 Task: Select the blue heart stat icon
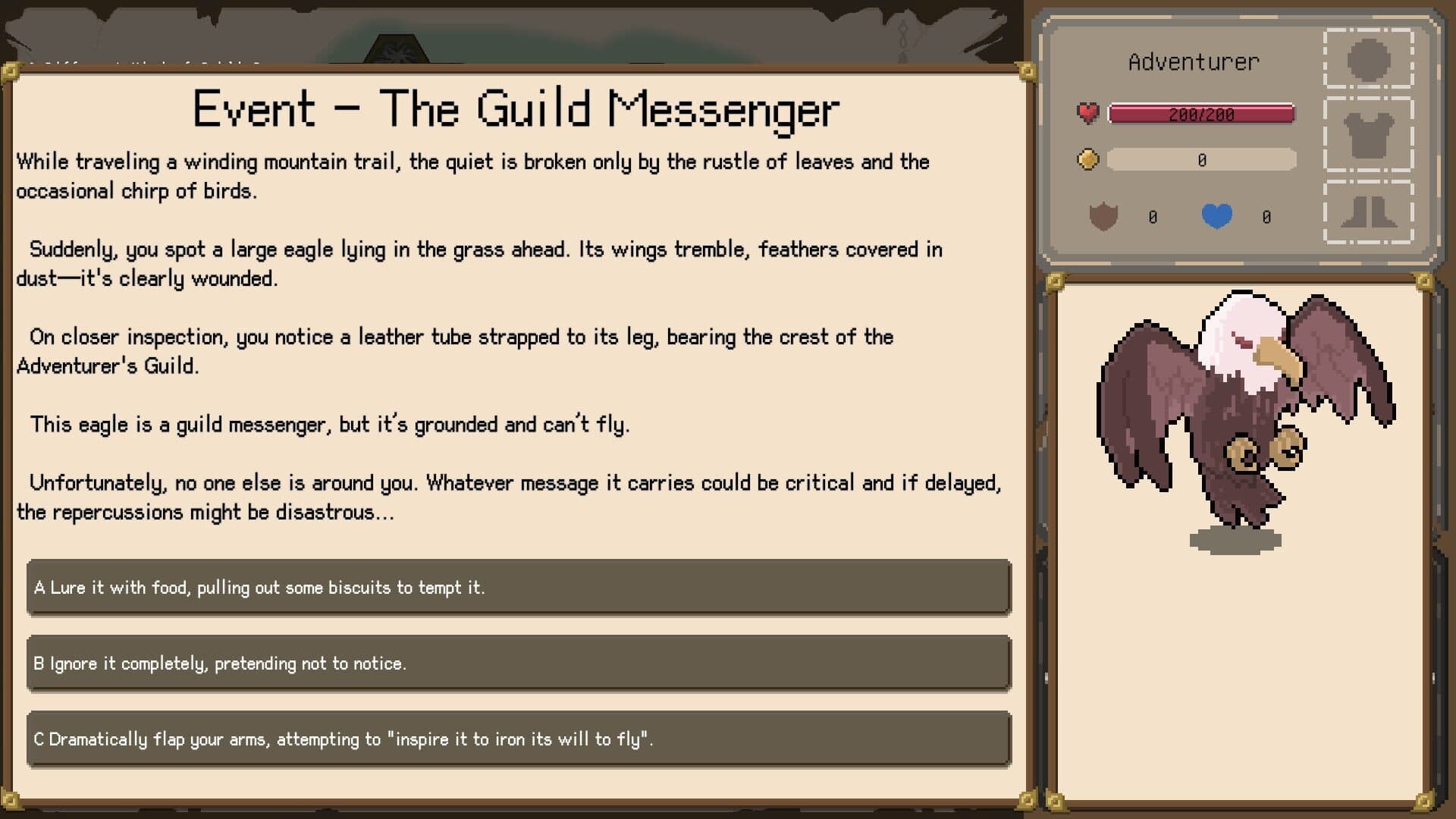[x=1218, y=216]
